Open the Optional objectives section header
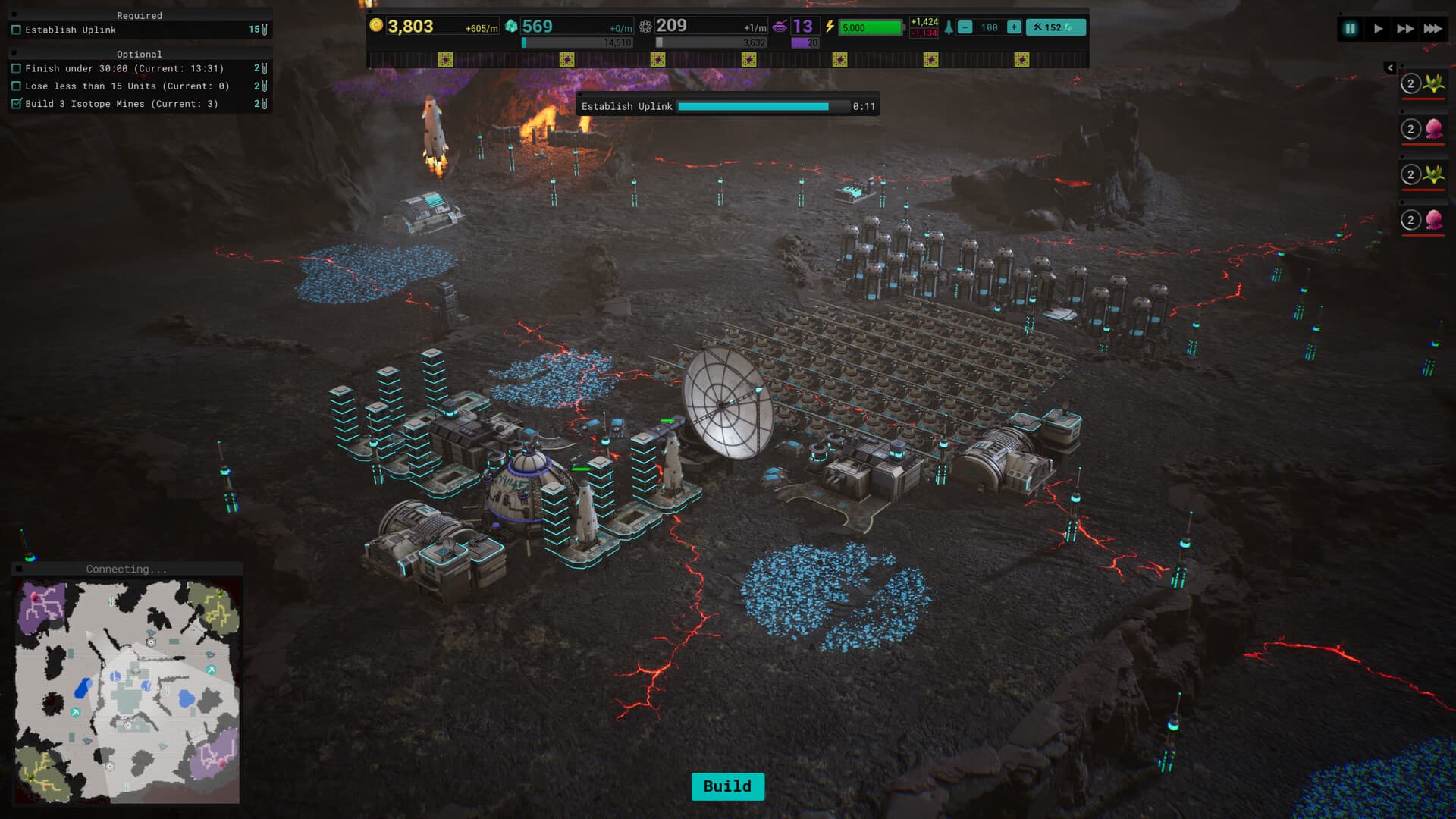 point(140,54)
